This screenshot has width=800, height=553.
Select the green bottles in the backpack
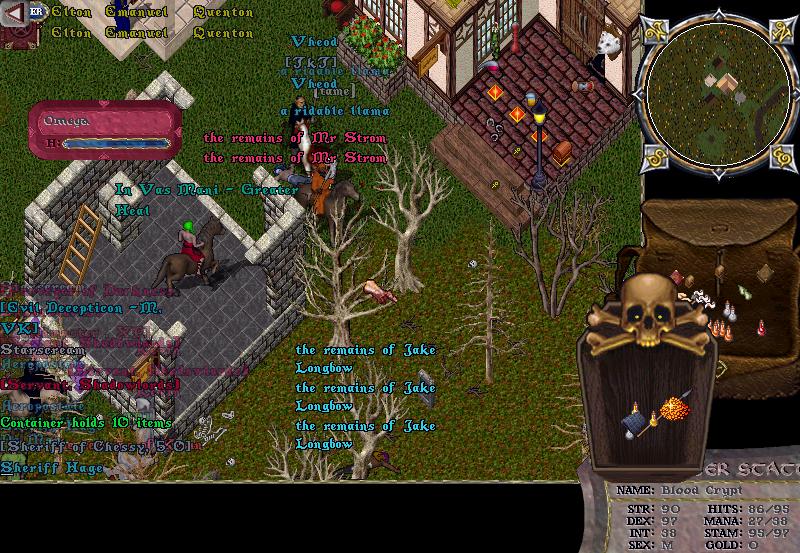click(744, 290)
